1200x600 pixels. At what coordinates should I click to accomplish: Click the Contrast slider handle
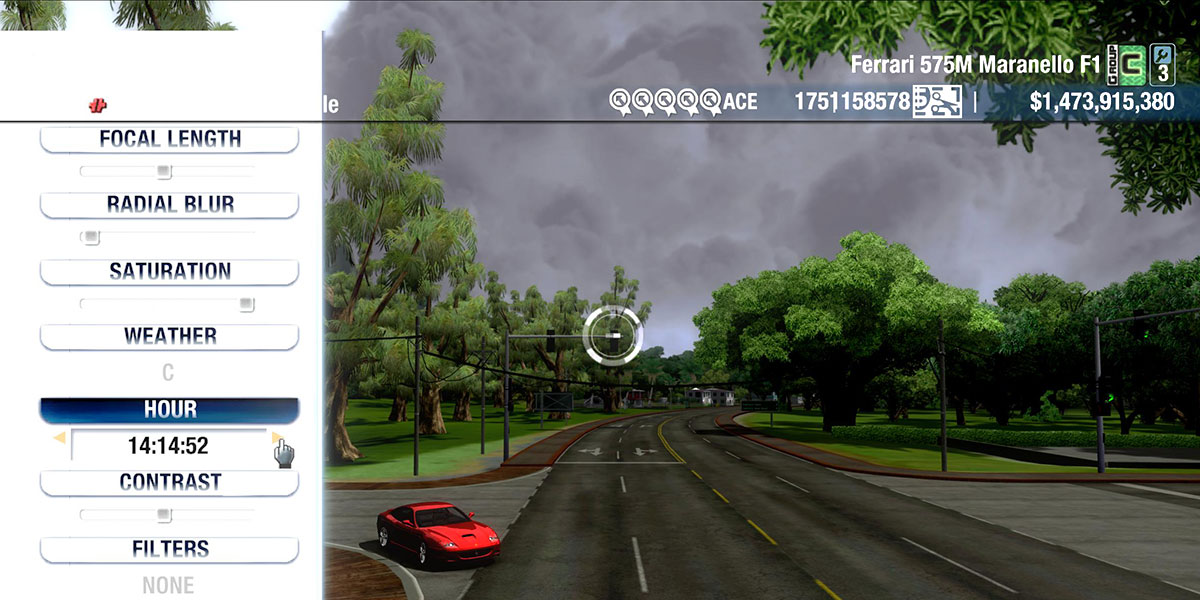[164, 516]
